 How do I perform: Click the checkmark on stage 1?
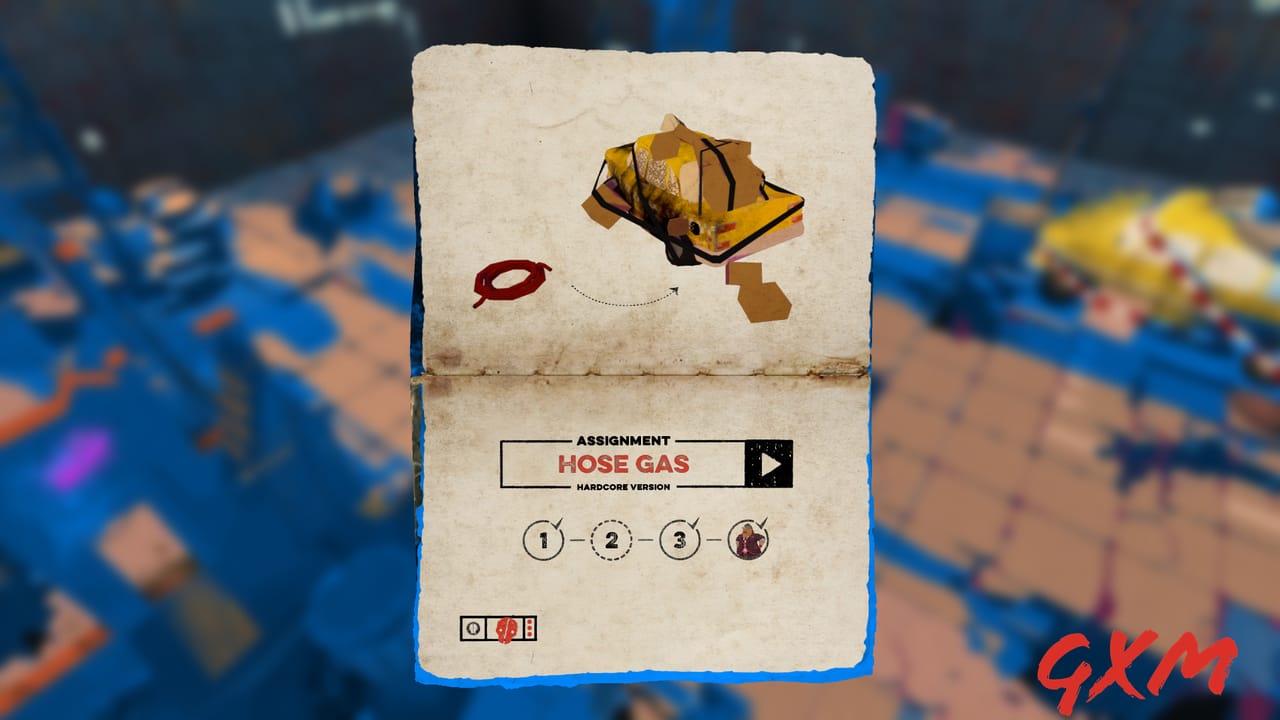560,521
